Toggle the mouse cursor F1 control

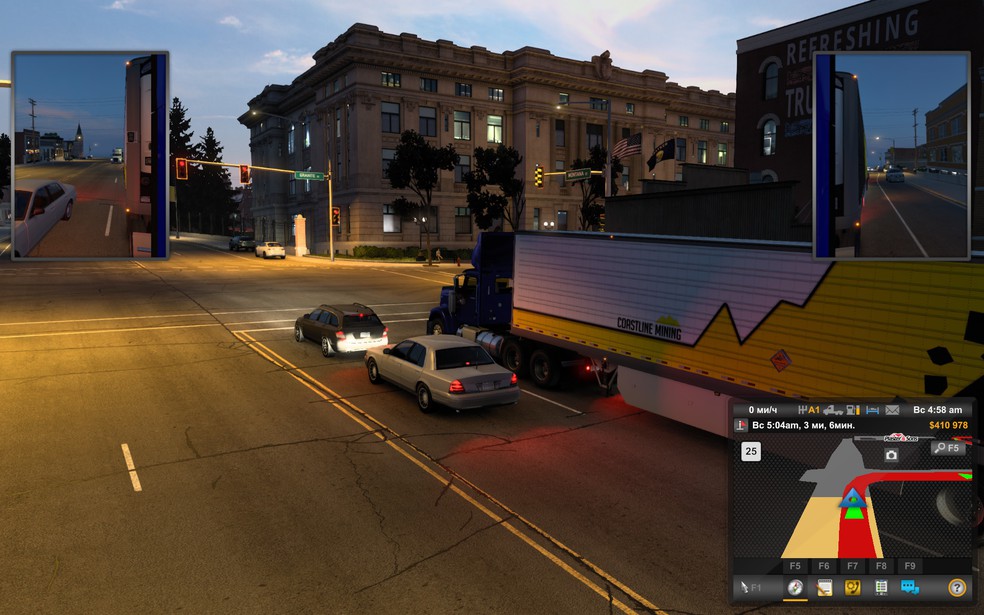749,588
